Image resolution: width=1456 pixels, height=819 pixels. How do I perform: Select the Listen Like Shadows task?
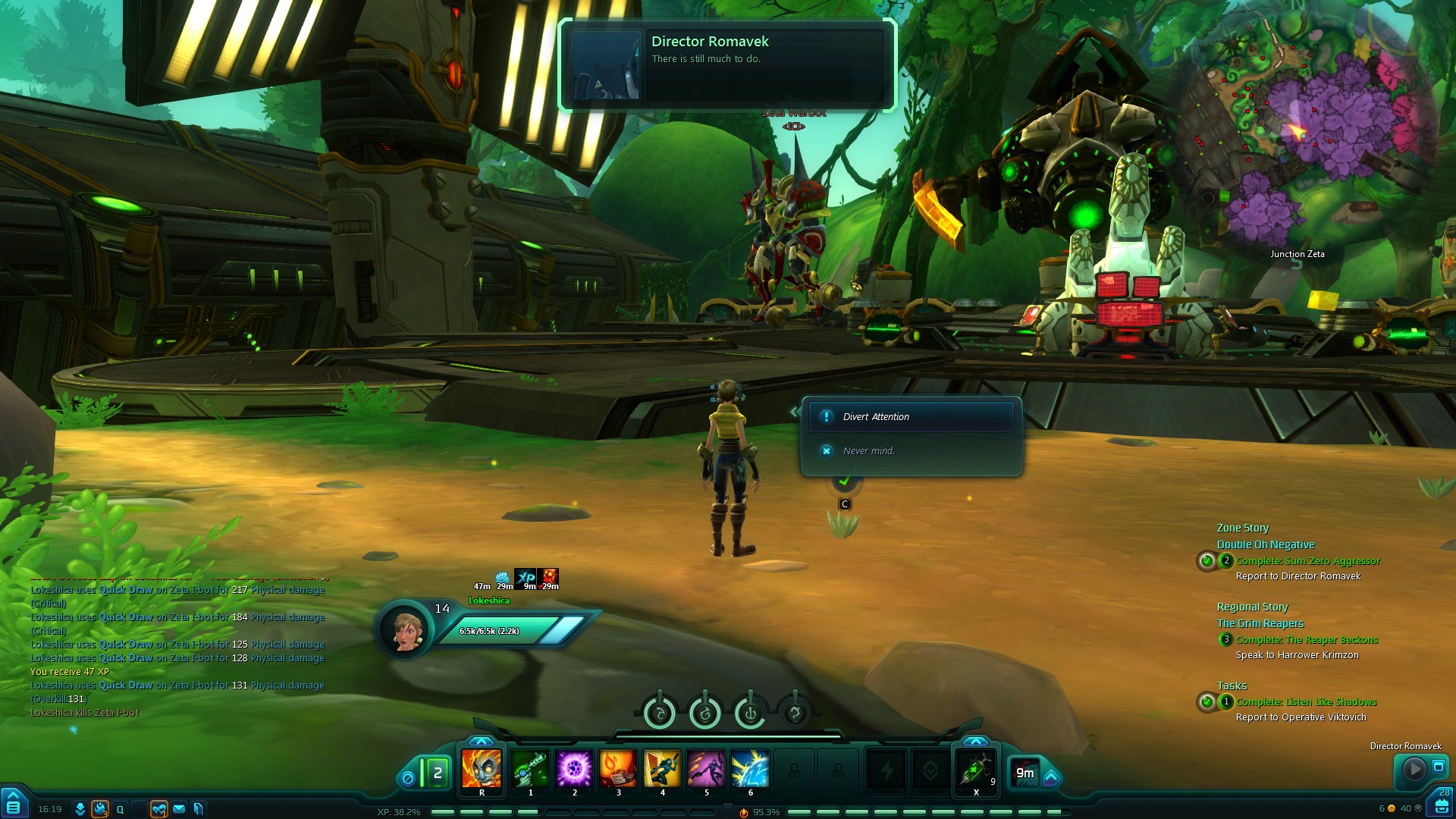(x=1306, y=702)
